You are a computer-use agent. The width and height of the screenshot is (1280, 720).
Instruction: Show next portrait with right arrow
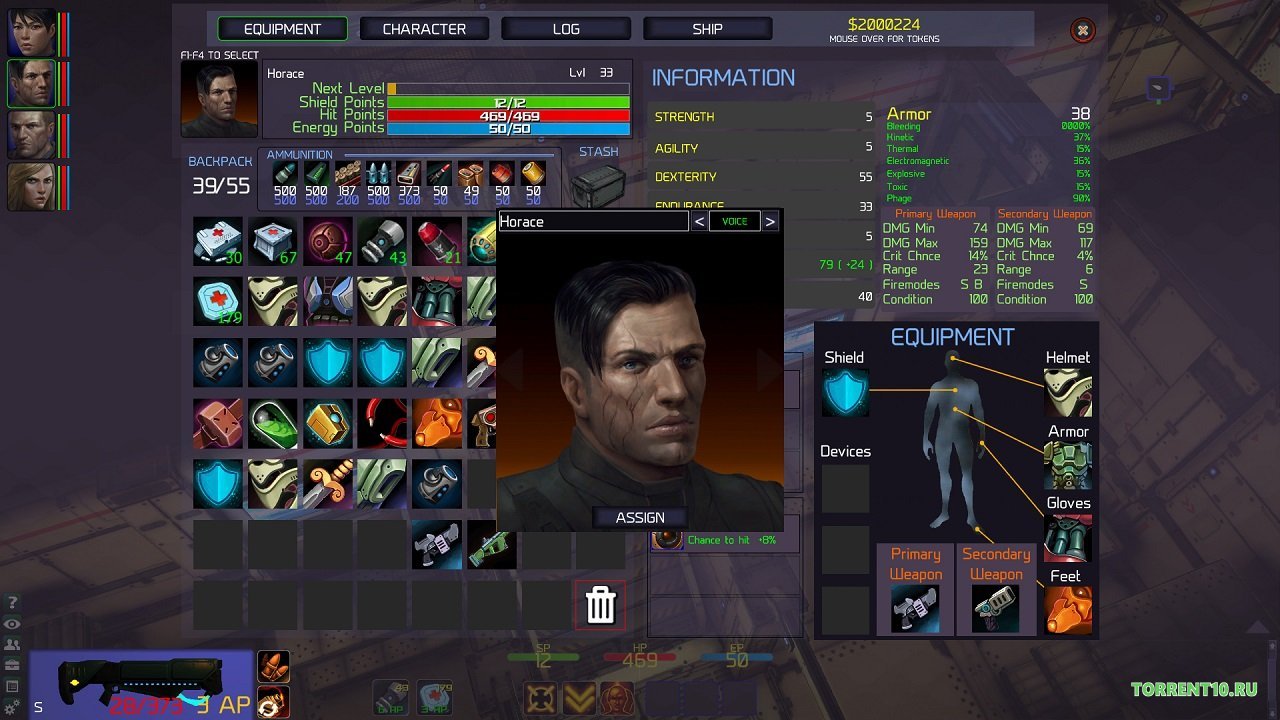pyautogui.click(x=770, y=222)
